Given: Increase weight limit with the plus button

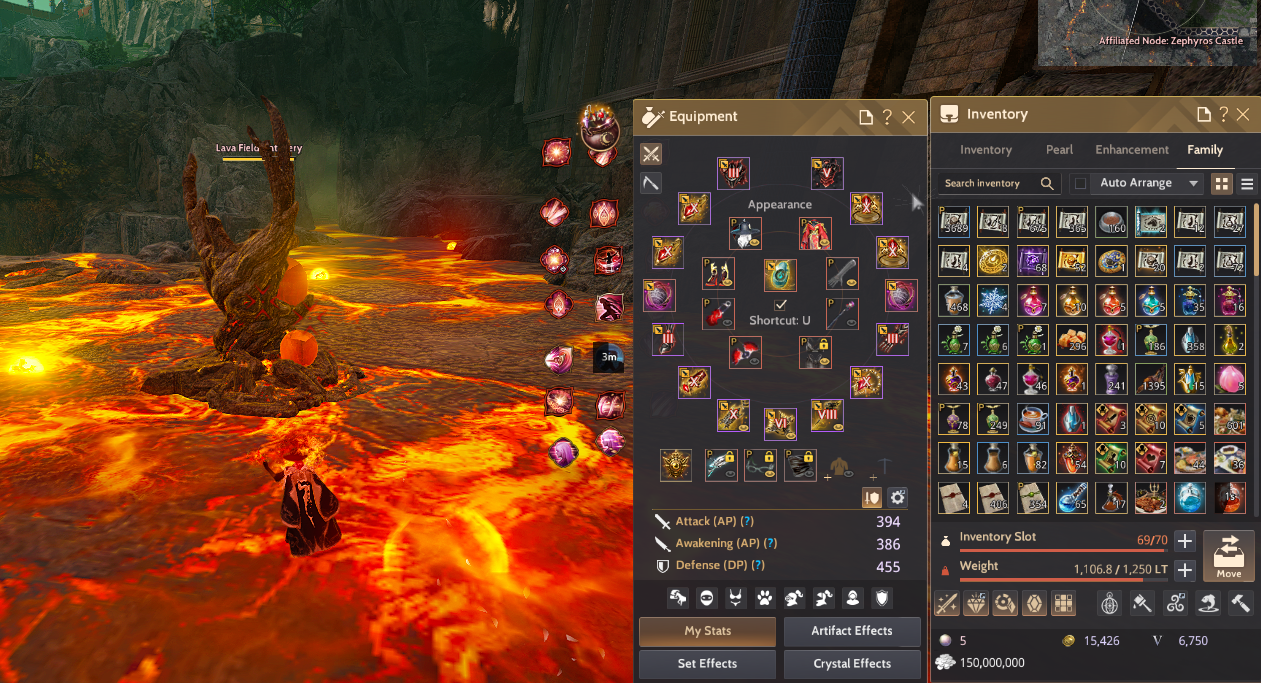Looking at the screenshot, I should pyautogui.click(x=1184, y=570).
